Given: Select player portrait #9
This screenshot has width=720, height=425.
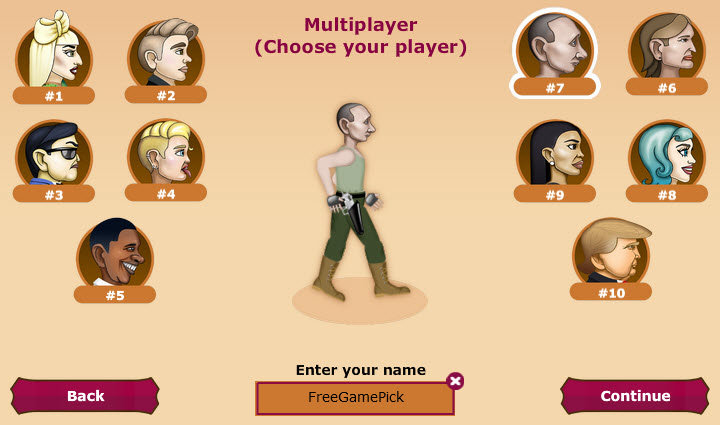Looking at the screenshot, I should (x=555, y=155).
